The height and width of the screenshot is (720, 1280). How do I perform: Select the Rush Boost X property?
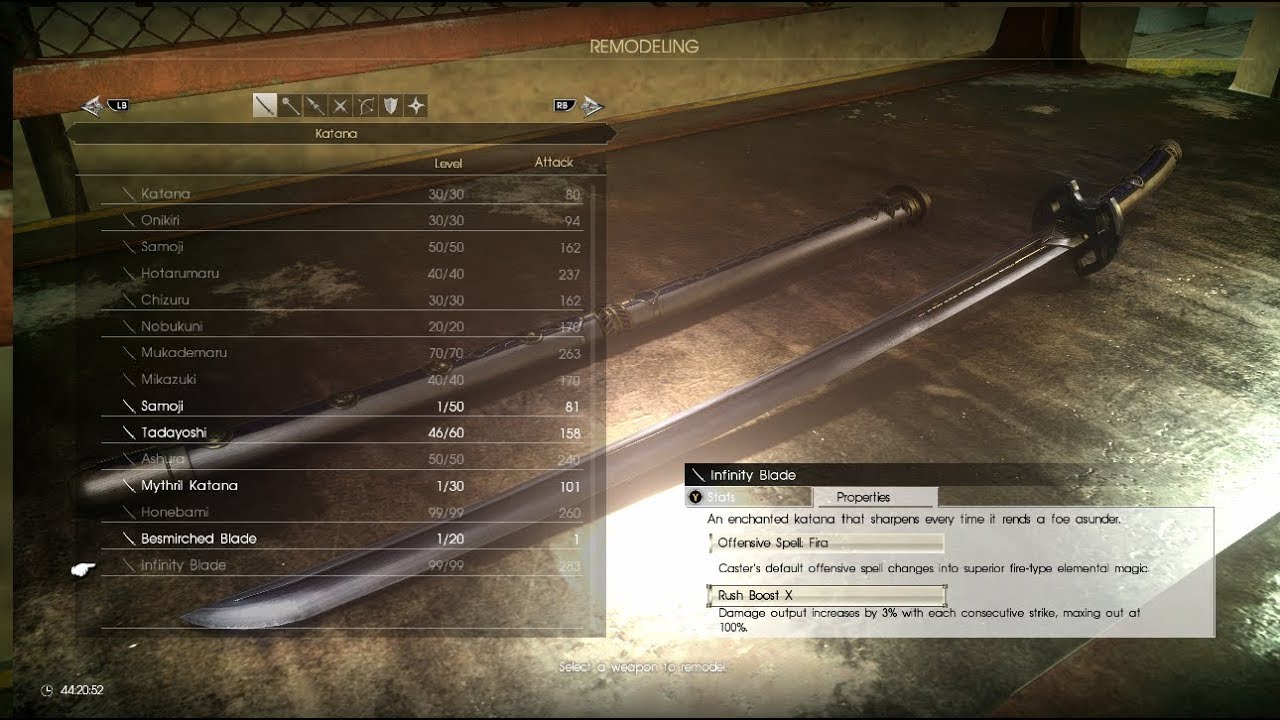pyautogui.click(x=826, y=595)
